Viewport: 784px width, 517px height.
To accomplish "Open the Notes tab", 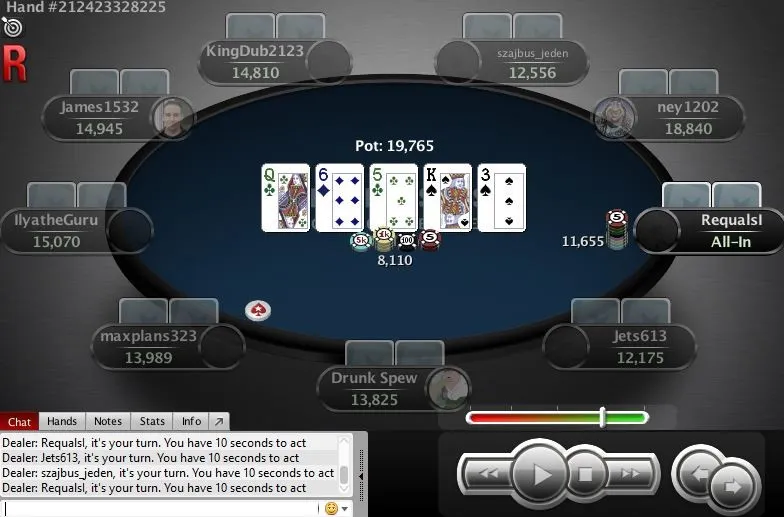I will [108, 422].
